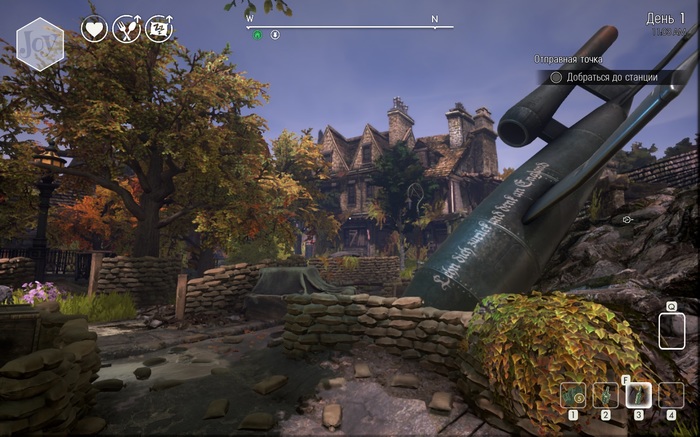Image resolution: width=700 pixels, height=437 pixels.
Task: Select the white waypoint marker under compass
Action: (275, 34)
